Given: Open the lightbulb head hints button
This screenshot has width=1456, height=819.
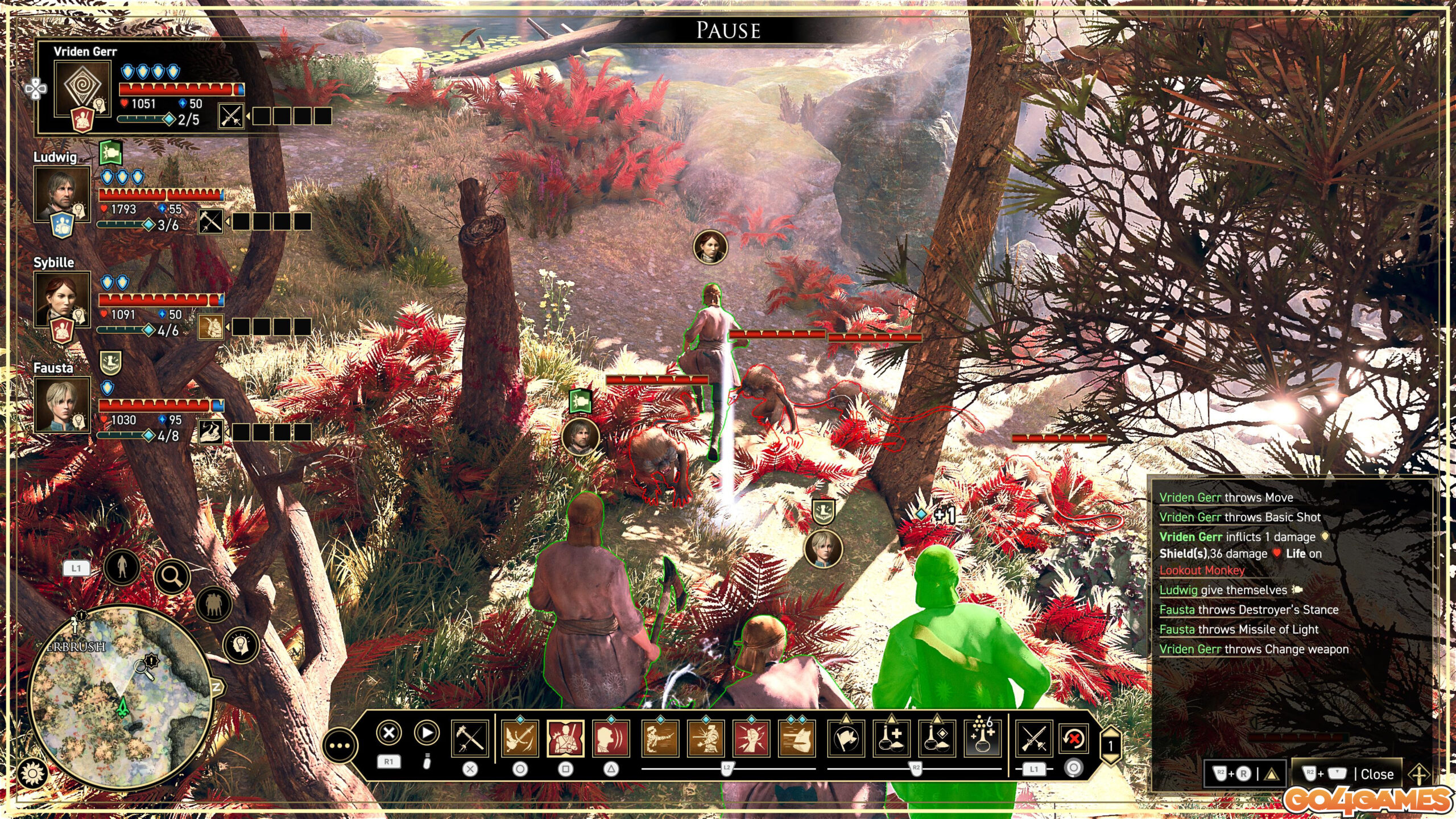Looking at the screenshot, I should click(241, 645).
